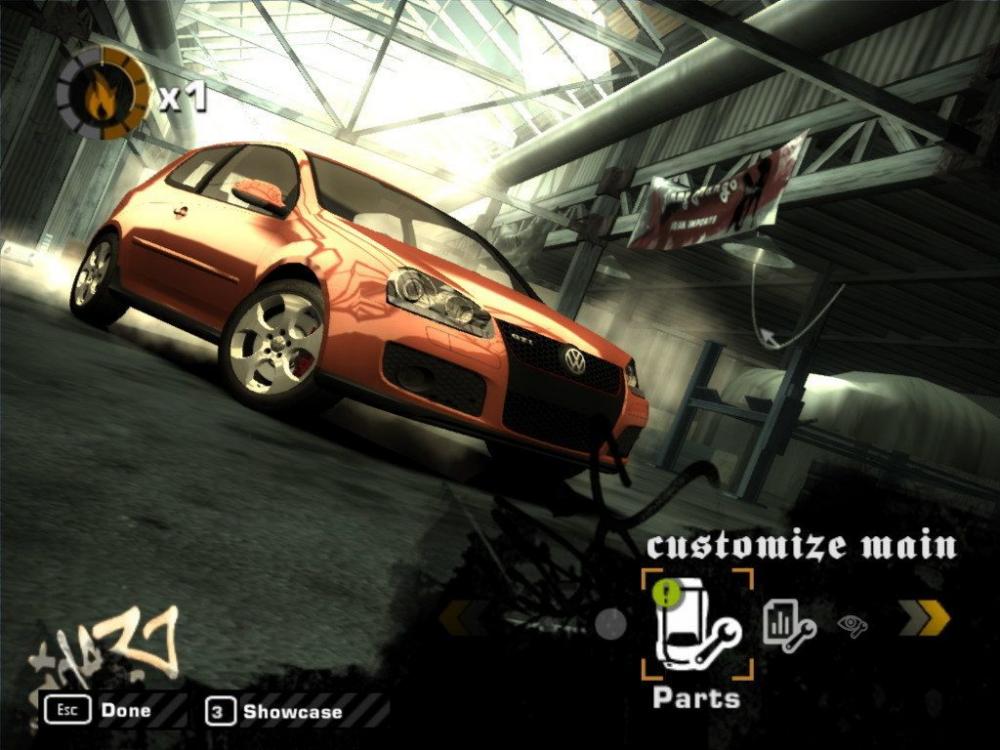Select the grey circle menu icon
The width and height of the screenshot is (1000, 750).
tap(610, 624)
